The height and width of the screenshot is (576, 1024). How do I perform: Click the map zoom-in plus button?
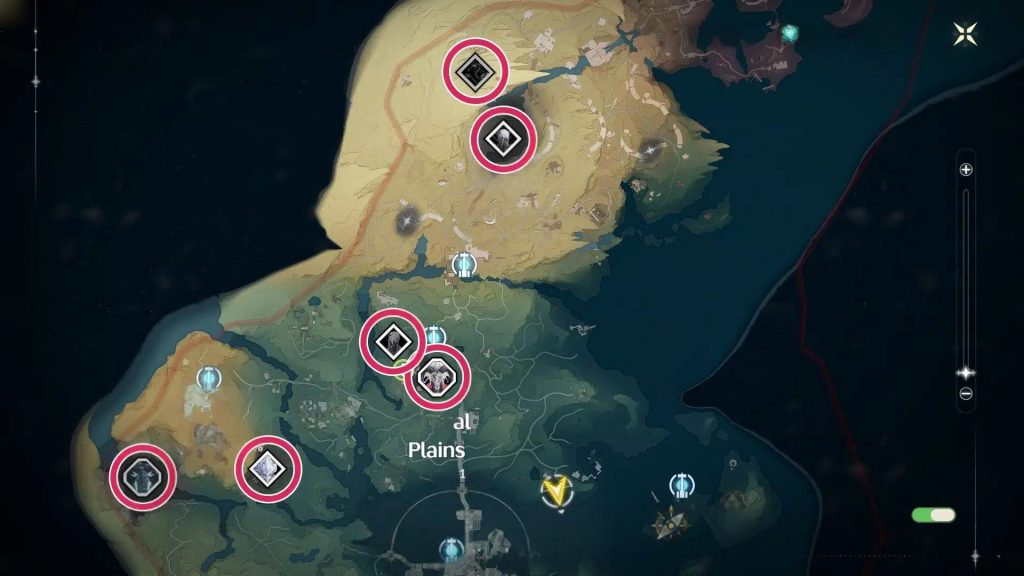tap(966, 170)
